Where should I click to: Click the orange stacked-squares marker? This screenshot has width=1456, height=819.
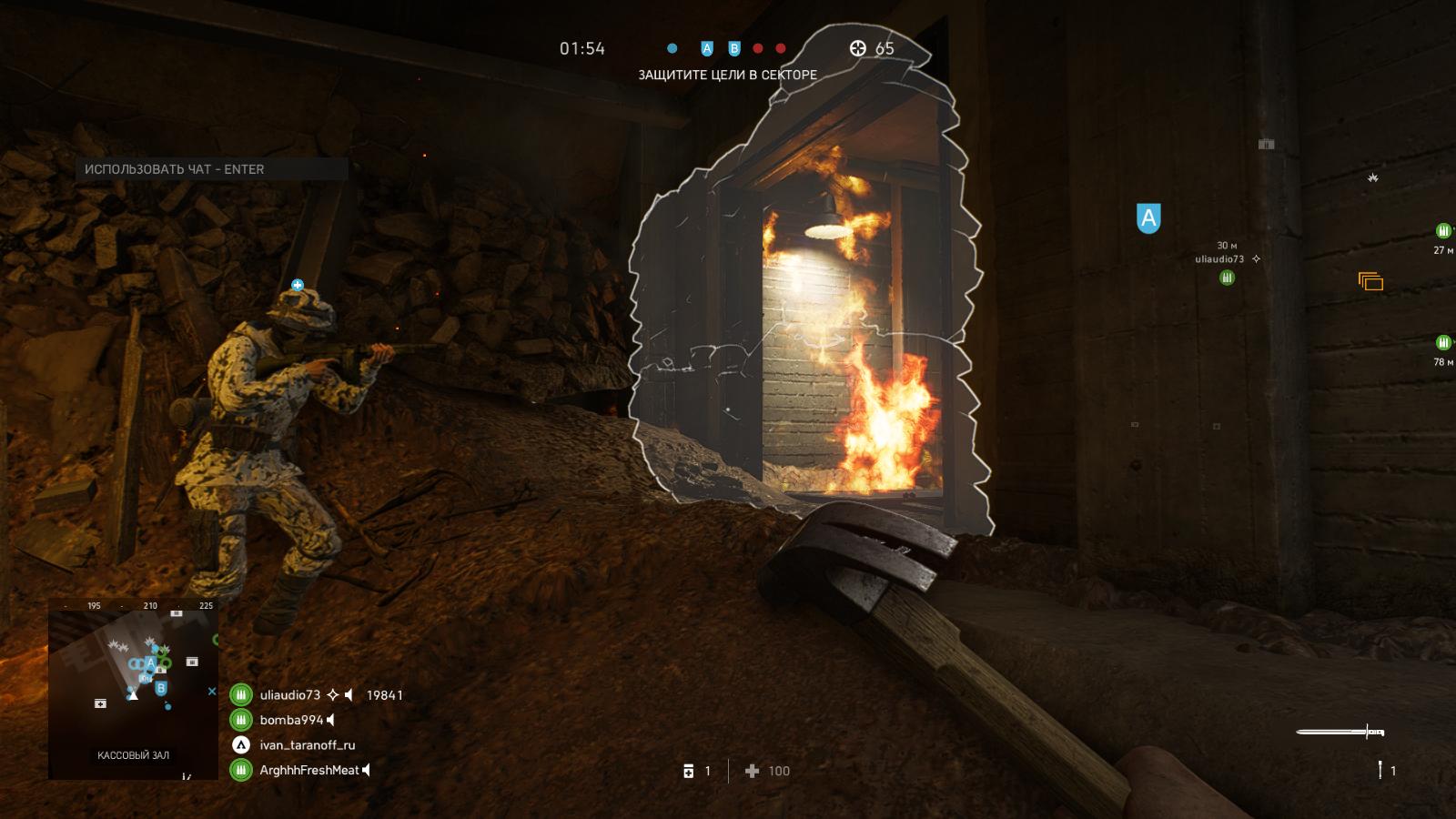click(1370, 281)
